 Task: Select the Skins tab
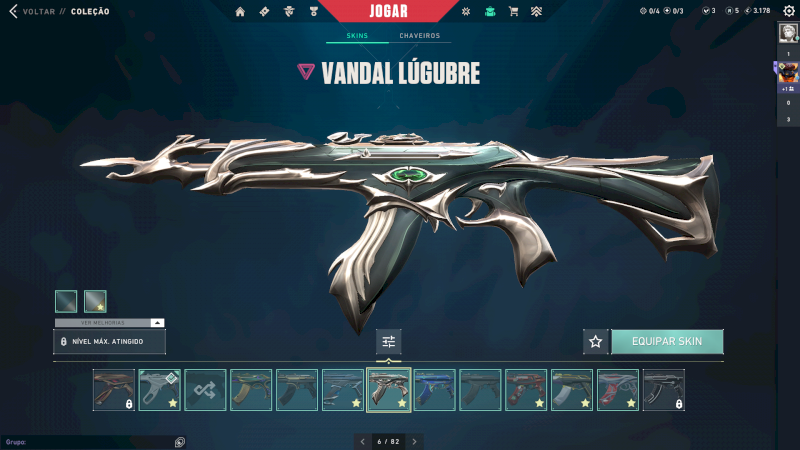coord(357,36)
